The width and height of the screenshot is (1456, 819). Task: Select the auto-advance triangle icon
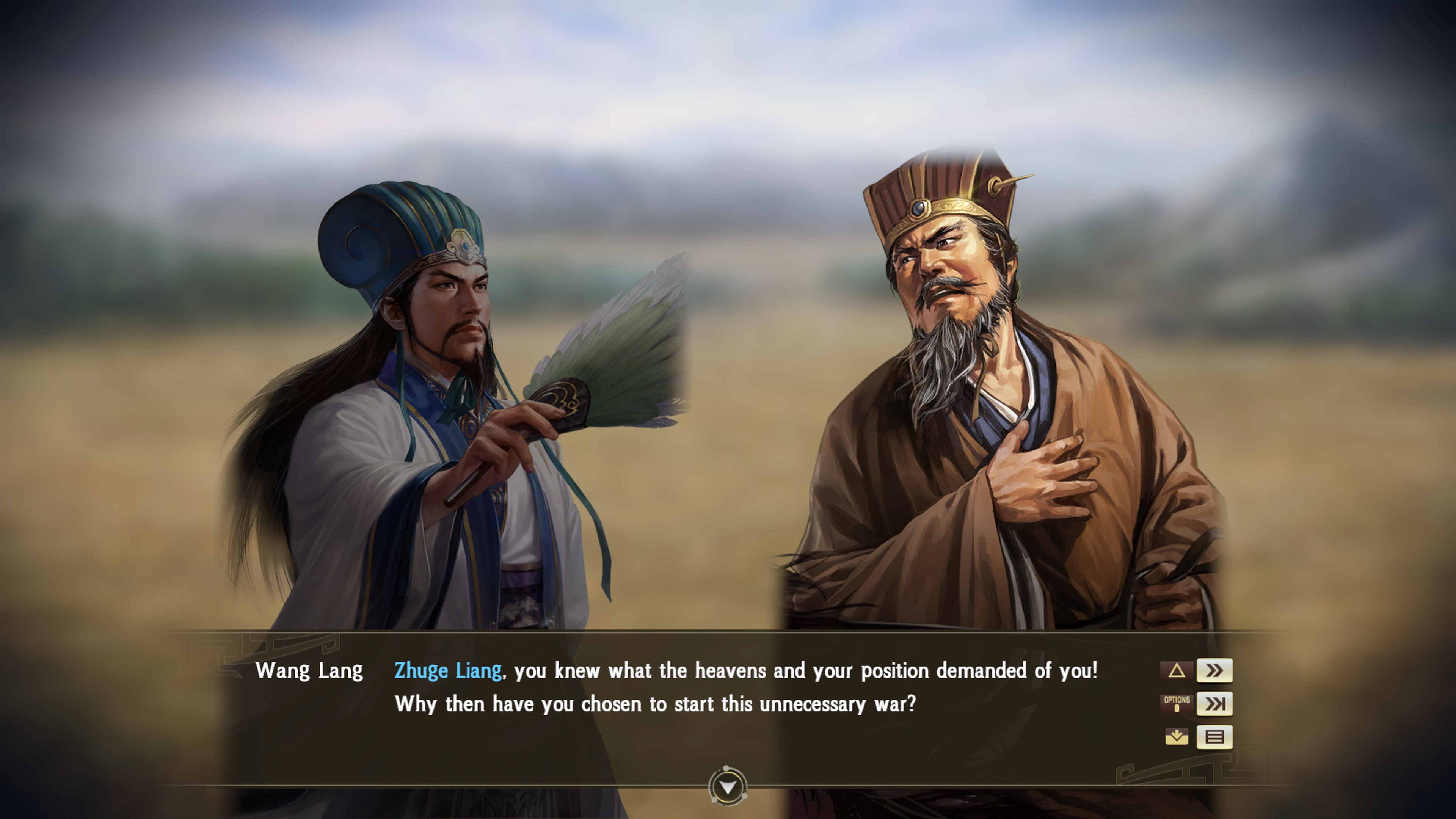coord(1177,670)
